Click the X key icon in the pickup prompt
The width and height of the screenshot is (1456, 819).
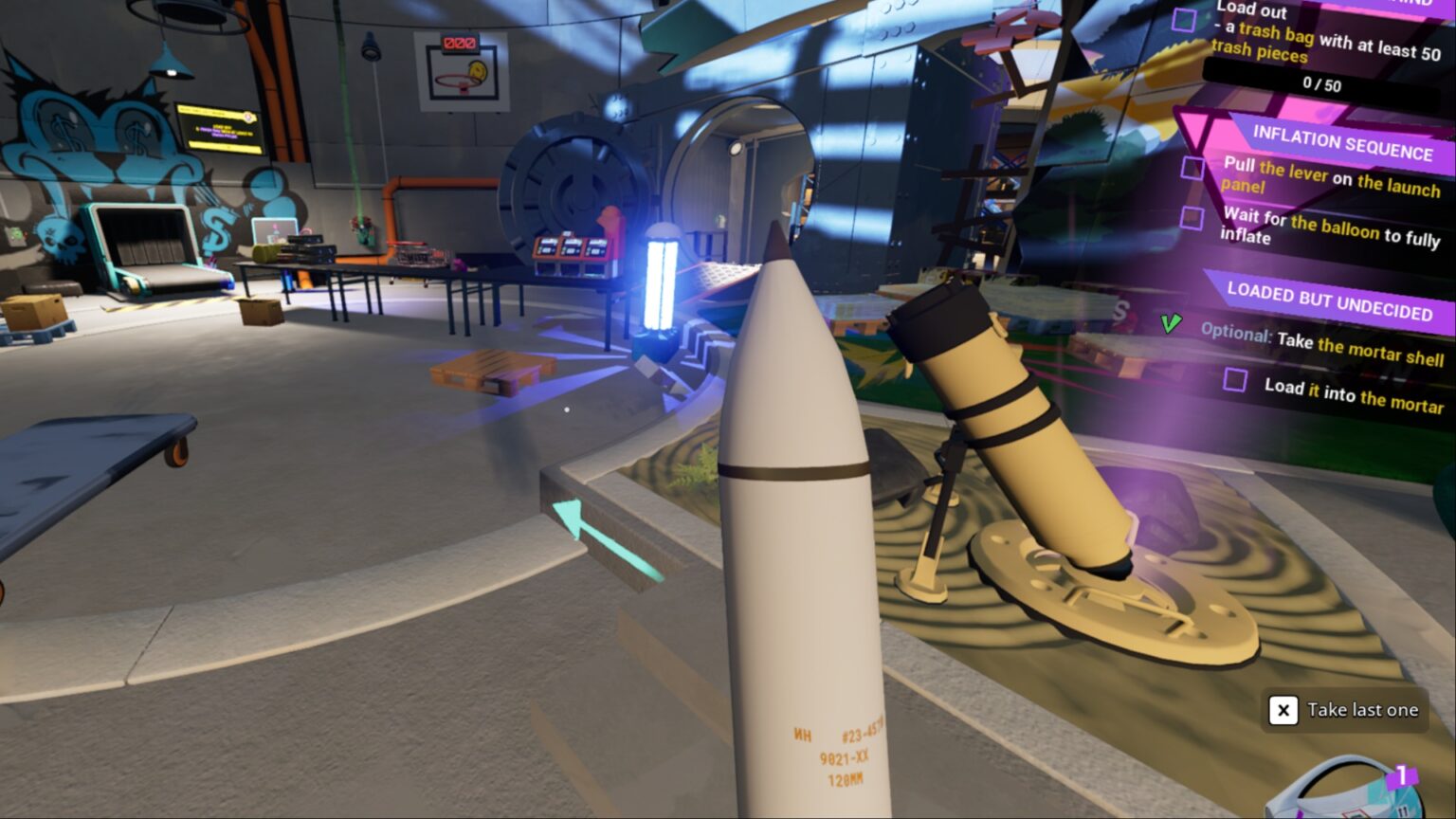pos(1283,709)
